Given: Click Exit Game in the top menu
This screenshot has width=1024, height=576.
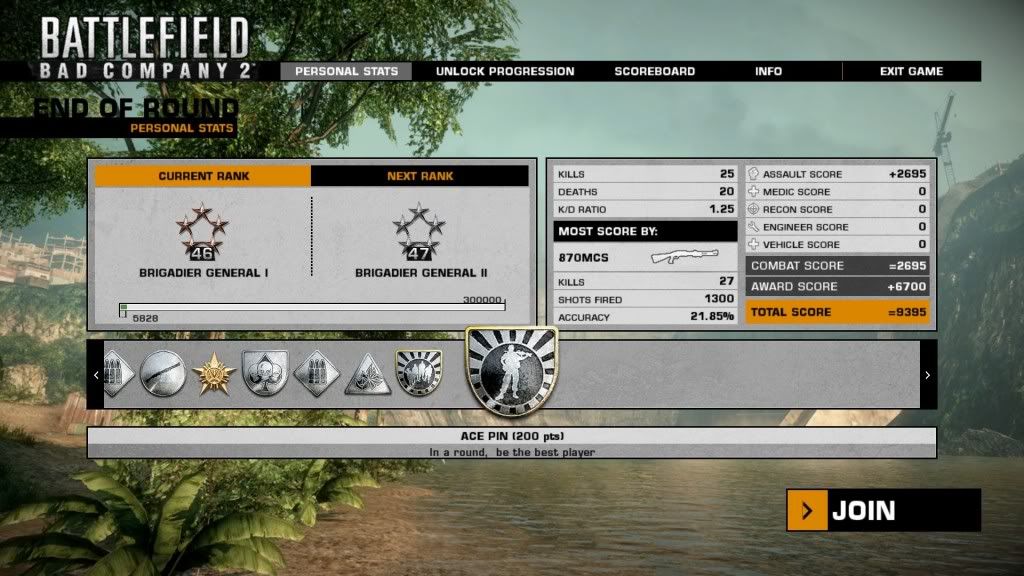Looking at the screenshot, I should coord(911,72).
